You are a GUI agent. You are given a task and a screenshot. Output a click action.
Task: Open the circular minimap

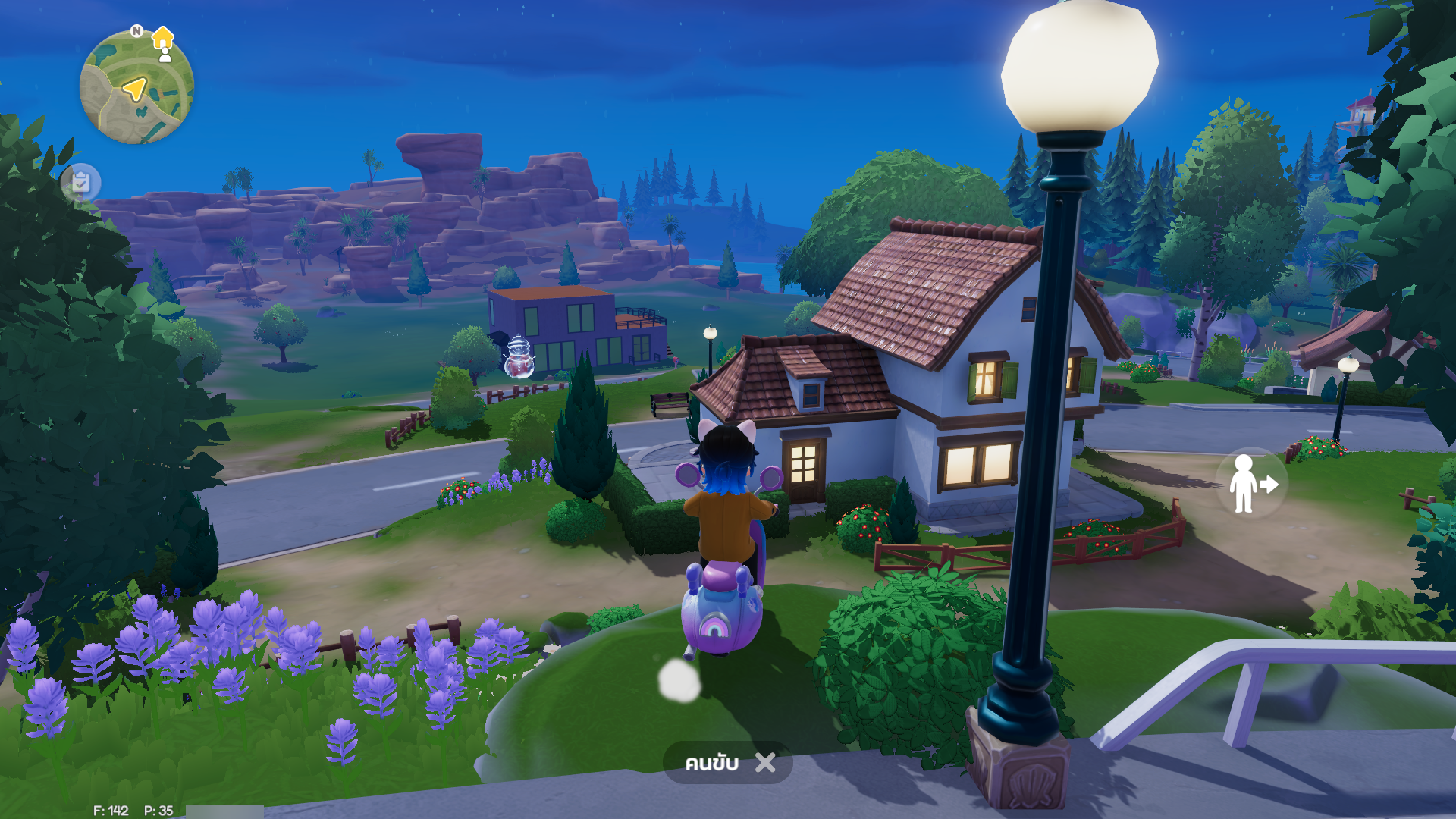click(x=136, y=88)
